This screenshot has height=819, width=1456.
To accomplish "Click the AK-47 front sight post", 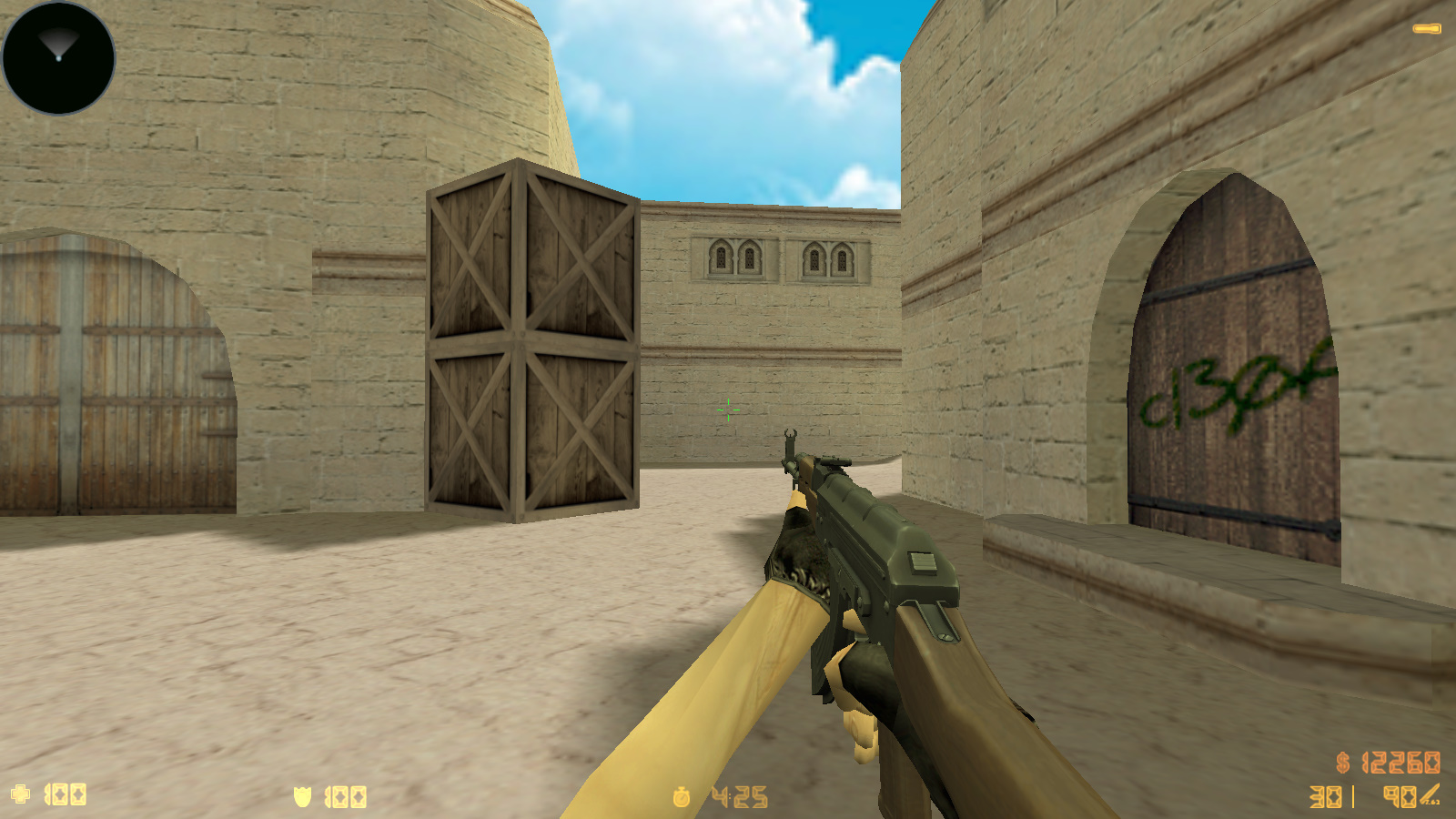I will coord(791,437).
